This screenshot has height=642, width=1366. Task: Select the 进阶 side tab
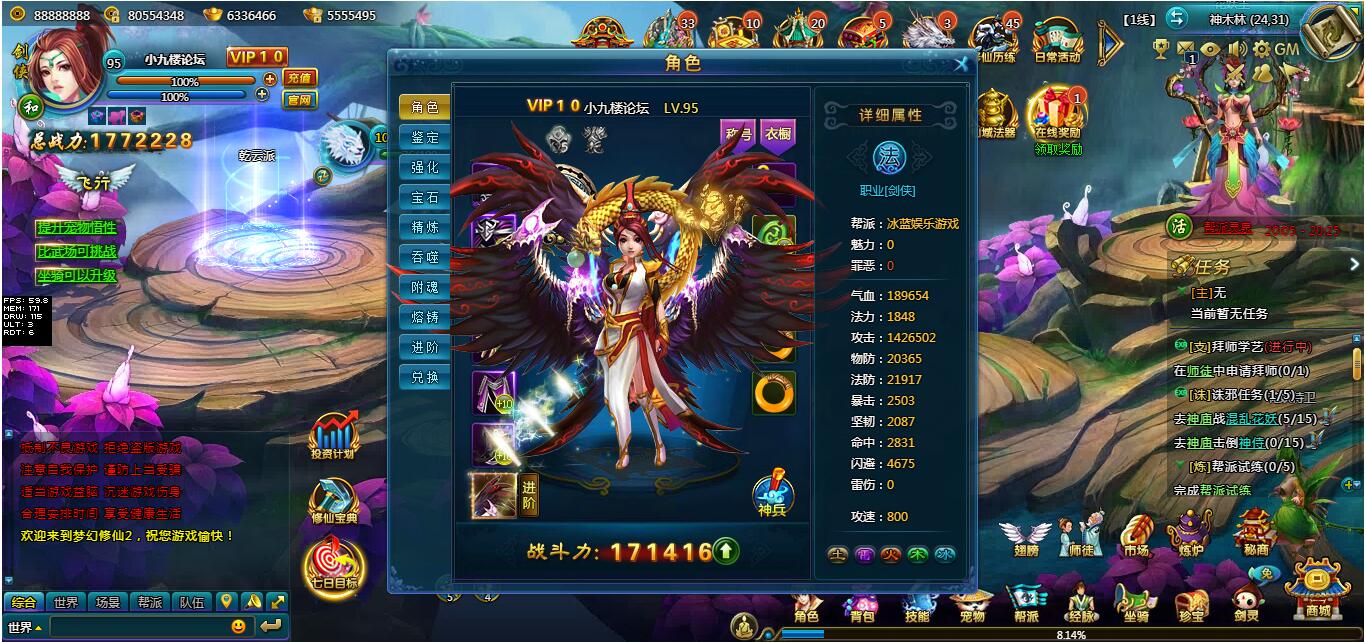424,347
